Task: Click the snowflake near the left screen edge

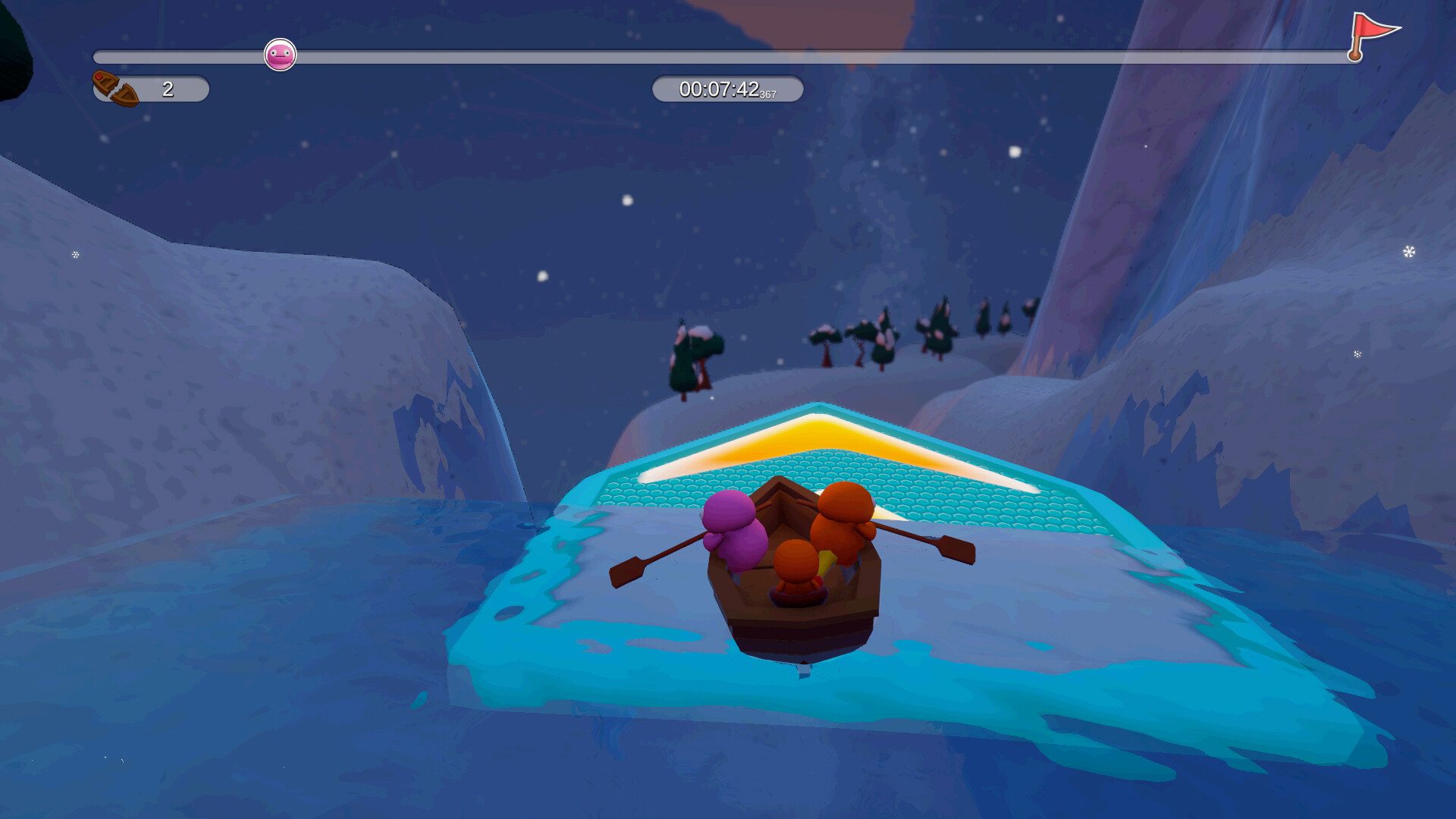Action: pos(74,255)
